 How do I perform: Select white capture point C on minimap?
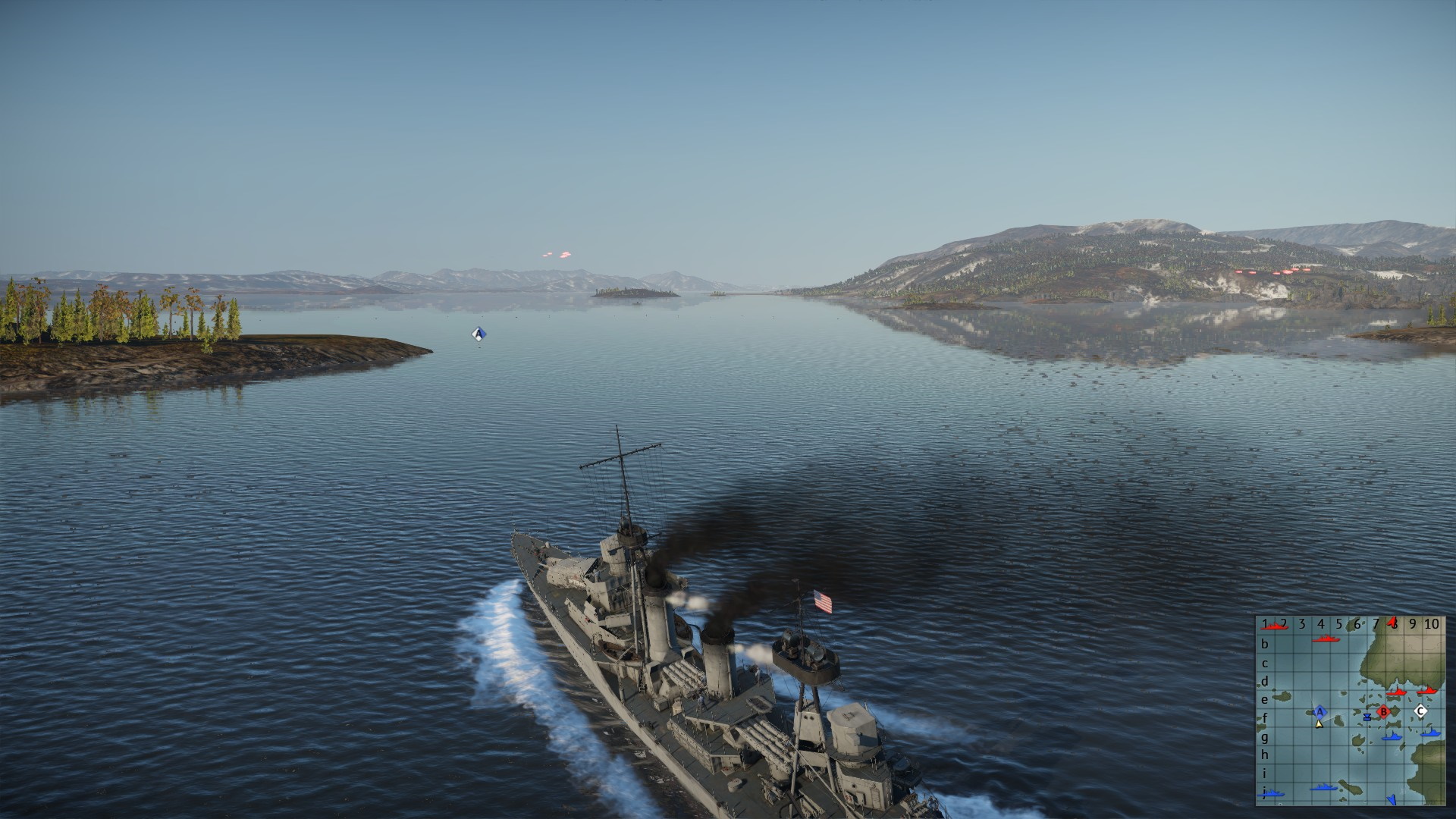tap(1421, 711)
